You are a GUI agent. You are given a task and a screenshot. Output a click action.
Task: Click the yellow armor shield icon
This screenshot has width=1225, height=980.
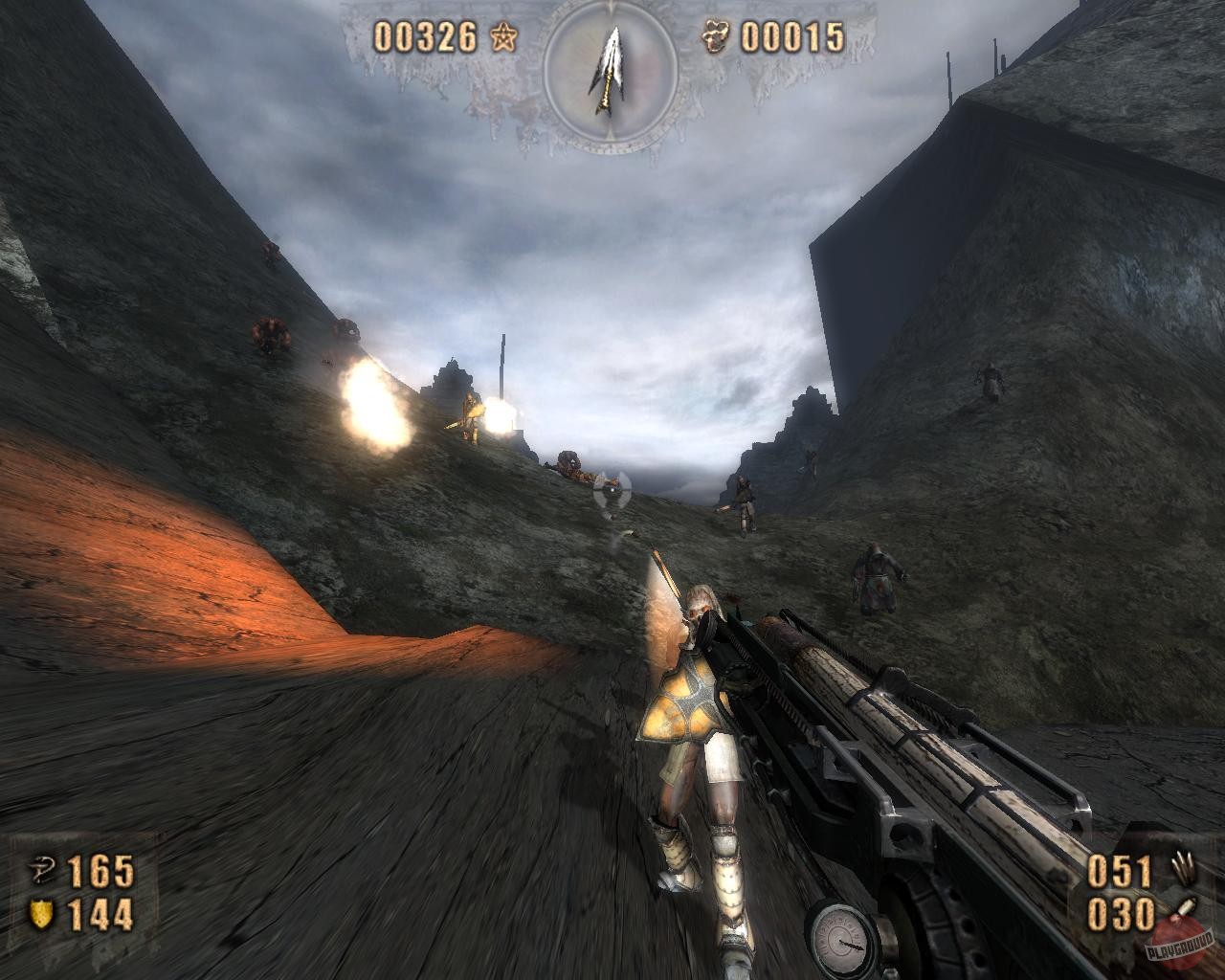[43, 913]
